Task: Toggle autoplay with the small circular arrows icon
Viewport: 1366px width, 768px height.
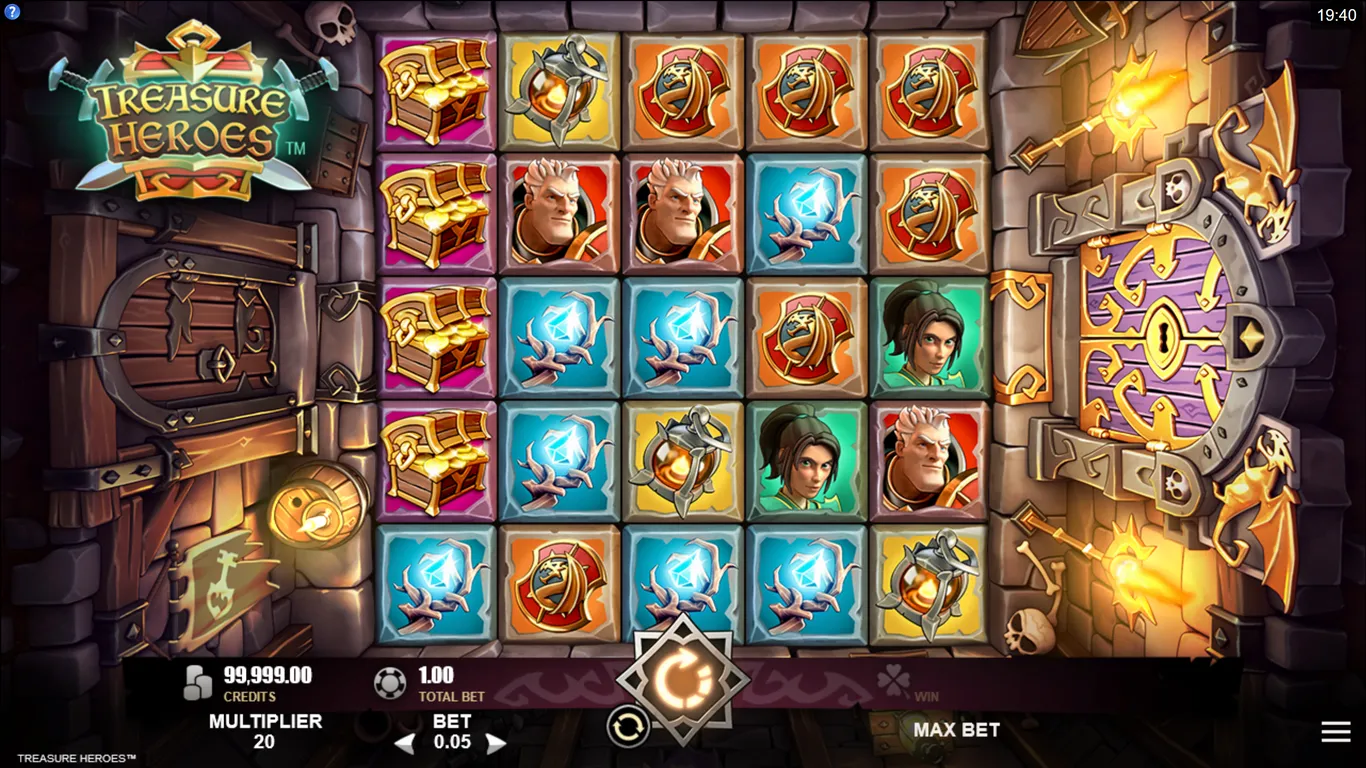Action: pos(628,727)
